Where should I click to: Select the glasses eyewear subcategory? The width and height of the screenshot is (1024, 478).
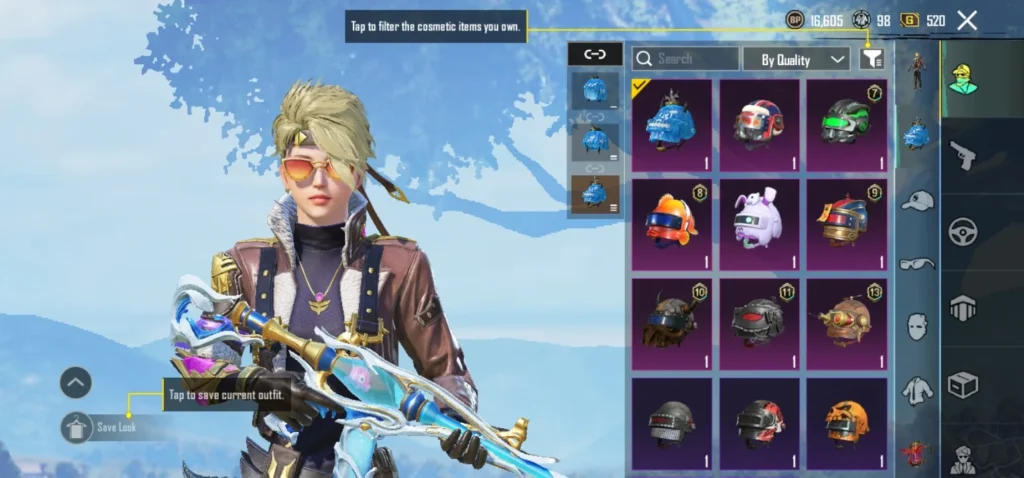pyautogui.click(x=917, y=263)
